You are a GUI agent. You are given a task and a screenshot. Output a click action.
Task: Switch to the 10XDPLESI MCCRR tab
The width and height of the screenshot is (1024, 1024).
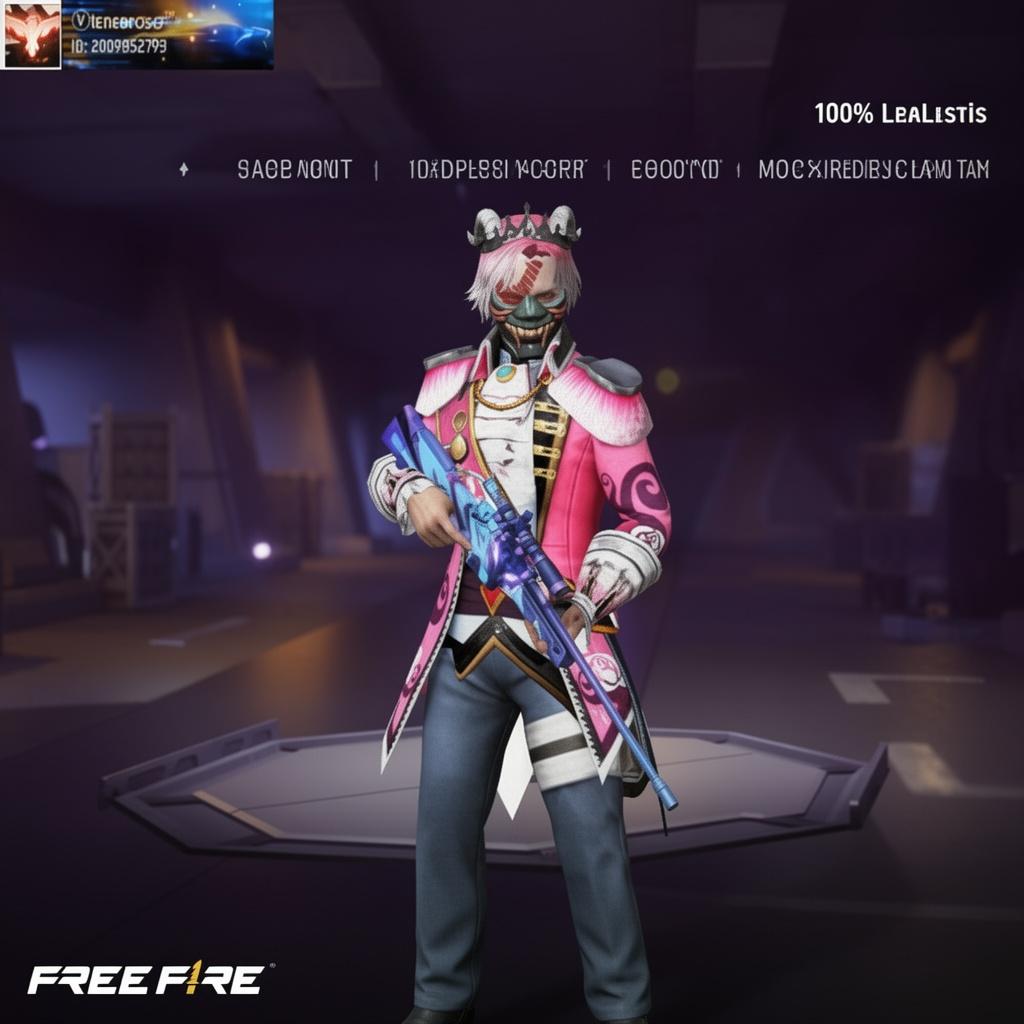tap(497, 170)
